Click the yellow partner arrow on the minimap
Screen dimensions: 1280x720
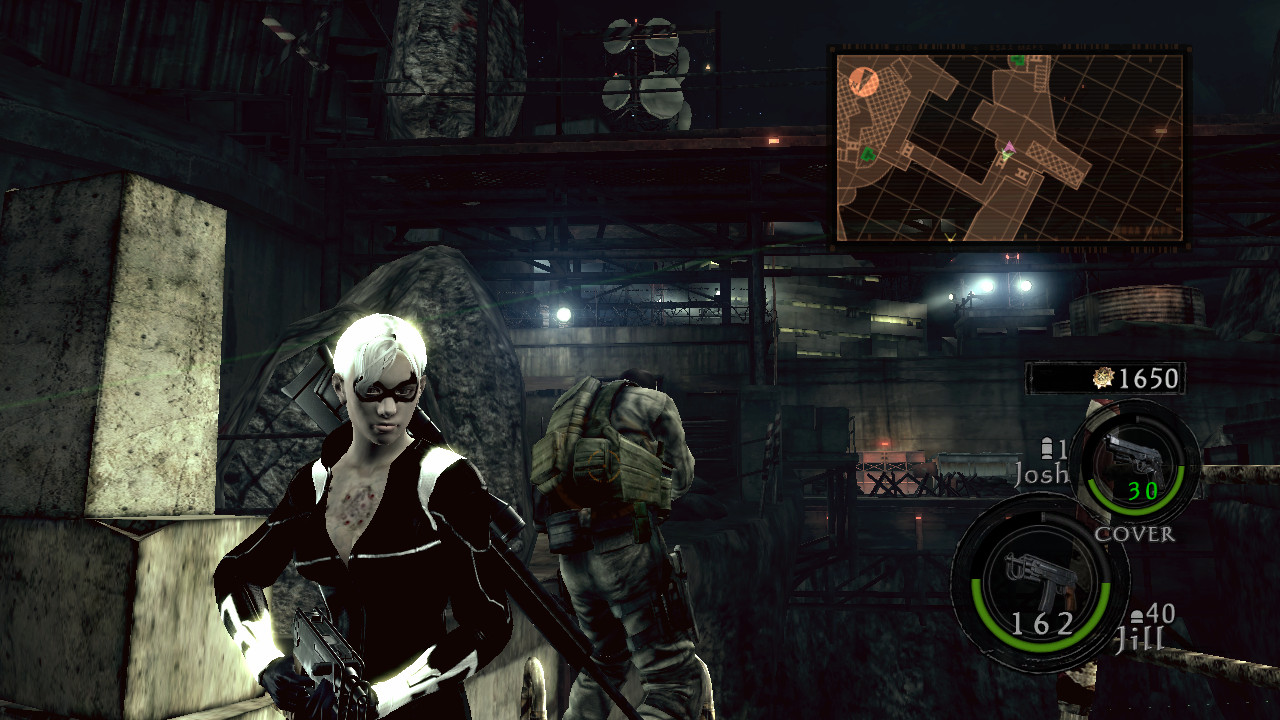pos(951,236)
